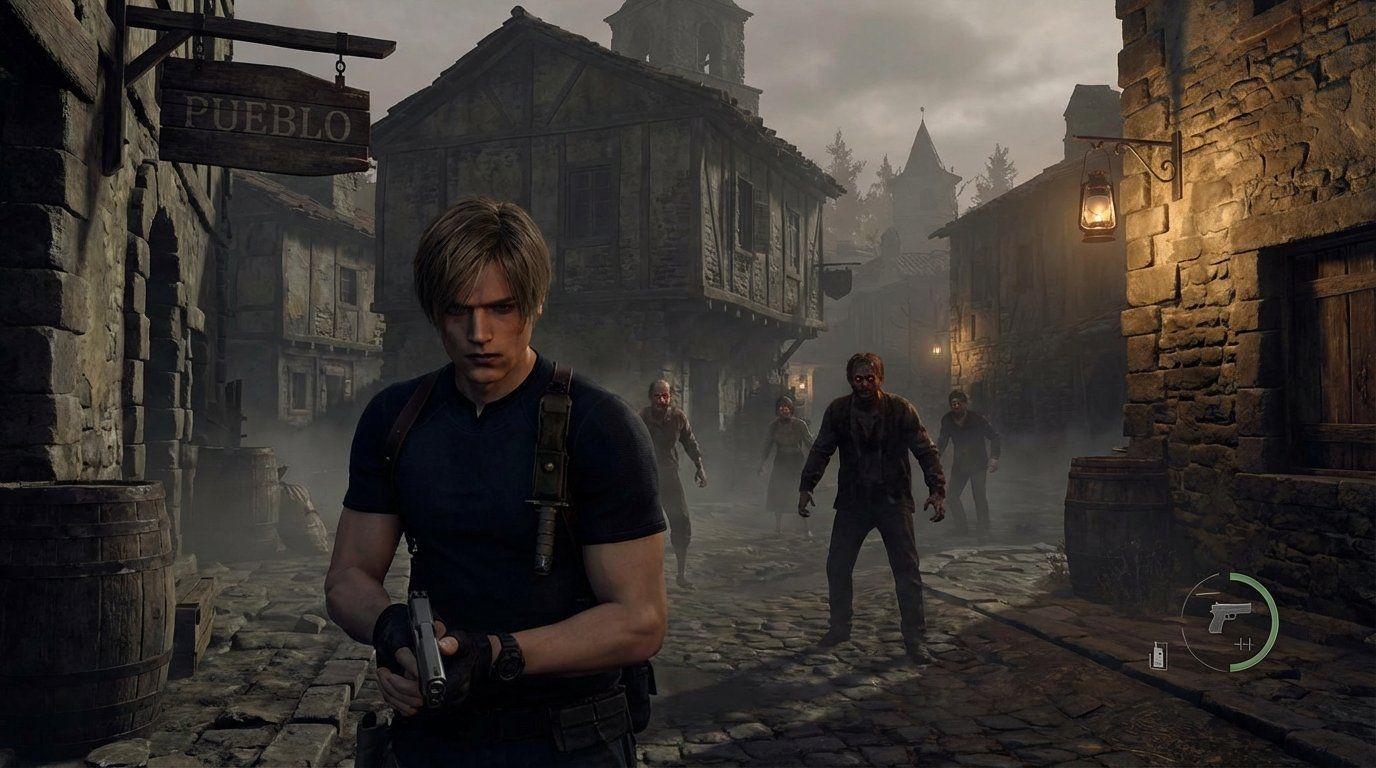Screen dimensions: 1376x768
Task: Select the radio transceiver icon near the HUD
Action: point(1158,653)
